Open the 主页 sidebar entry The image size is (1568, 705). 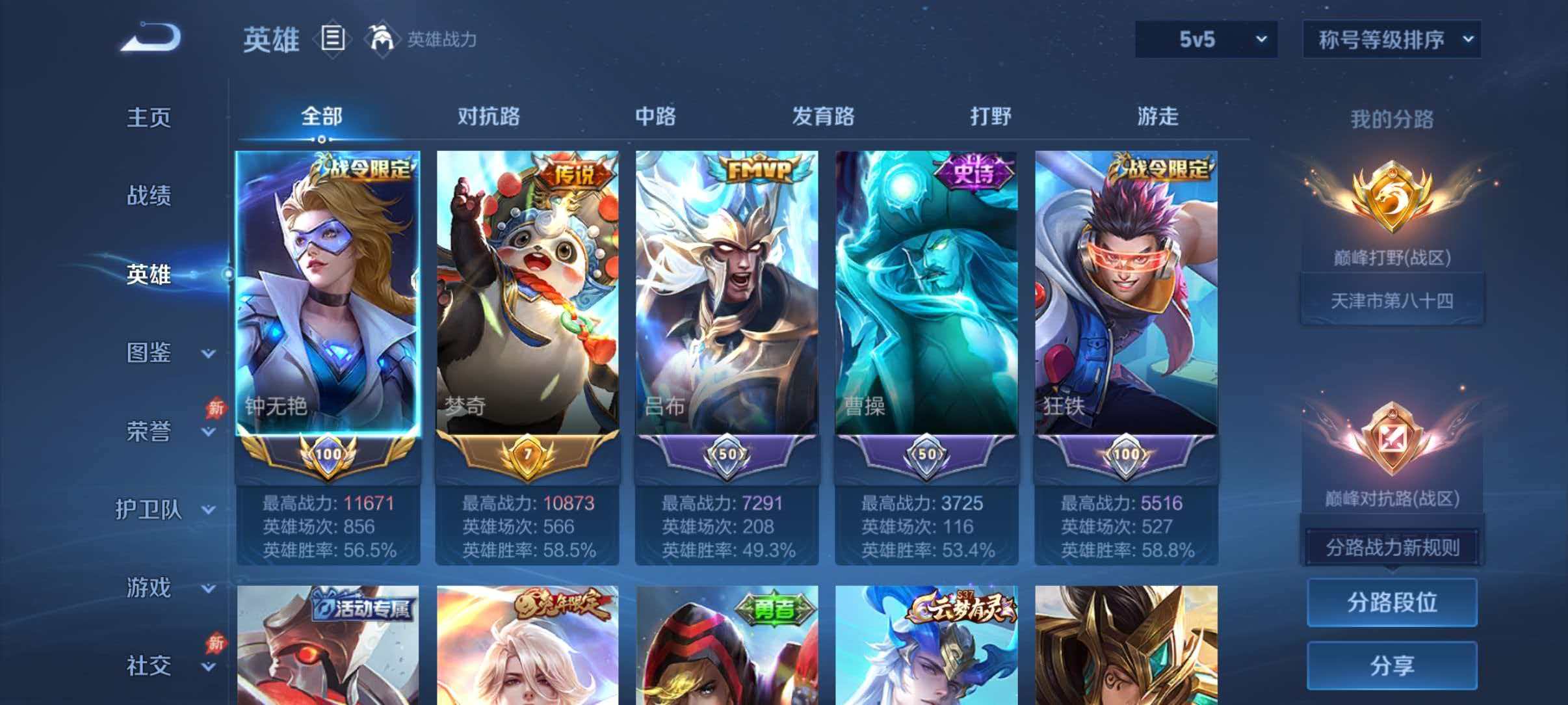tap(150, 117)
